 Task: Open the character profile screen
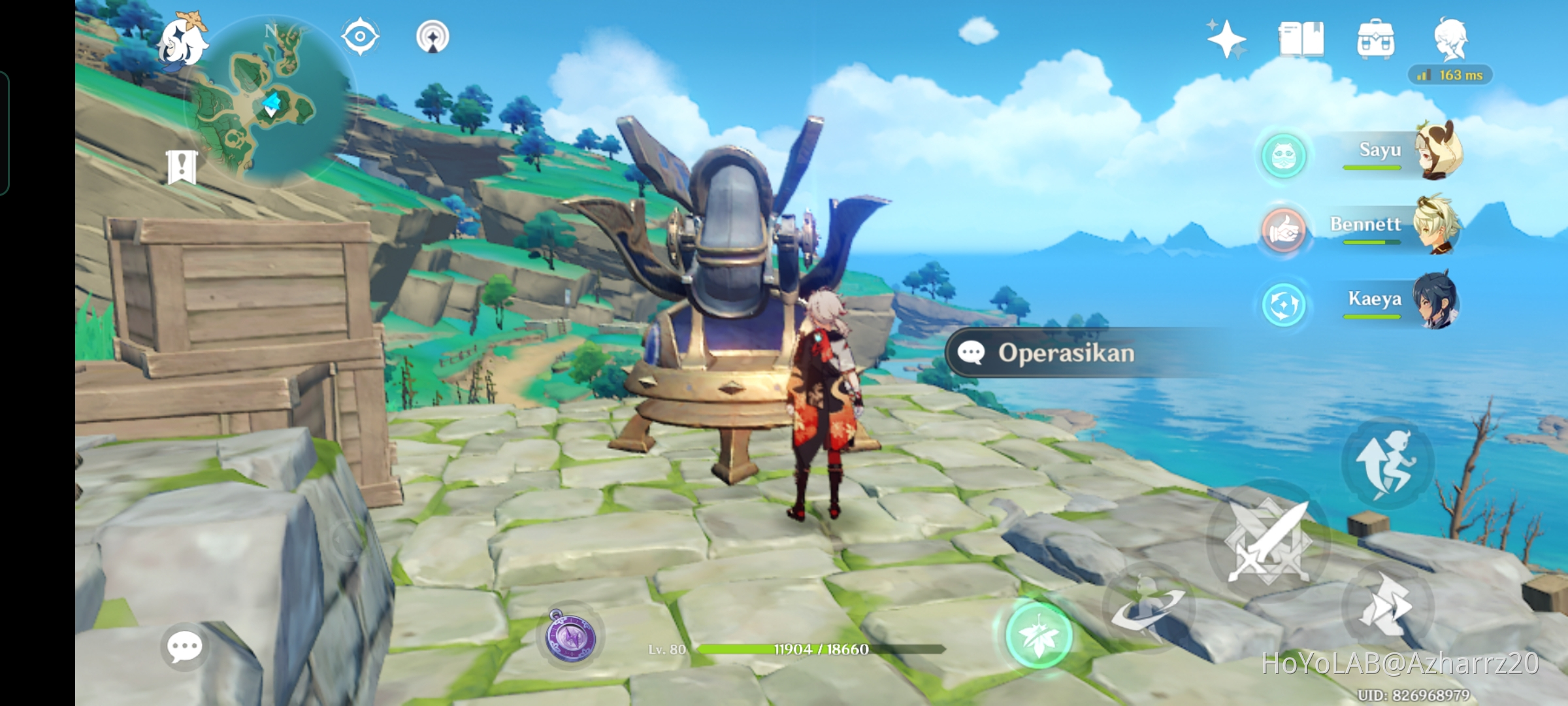pos(1450,38)
